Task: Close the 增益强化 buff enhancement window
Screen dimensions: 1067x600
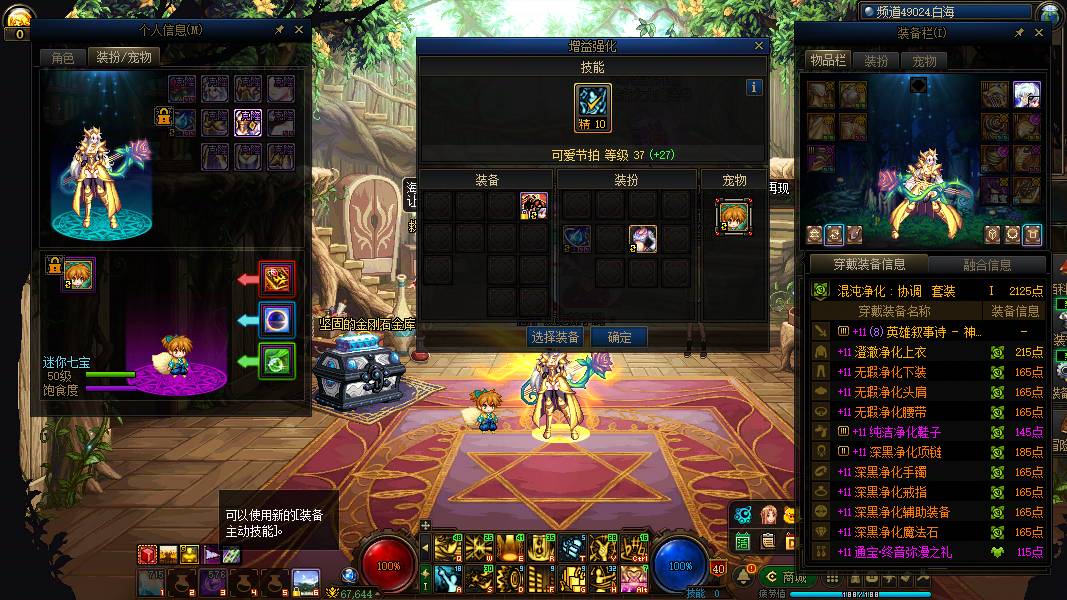Action: click(x=760, y=46)
